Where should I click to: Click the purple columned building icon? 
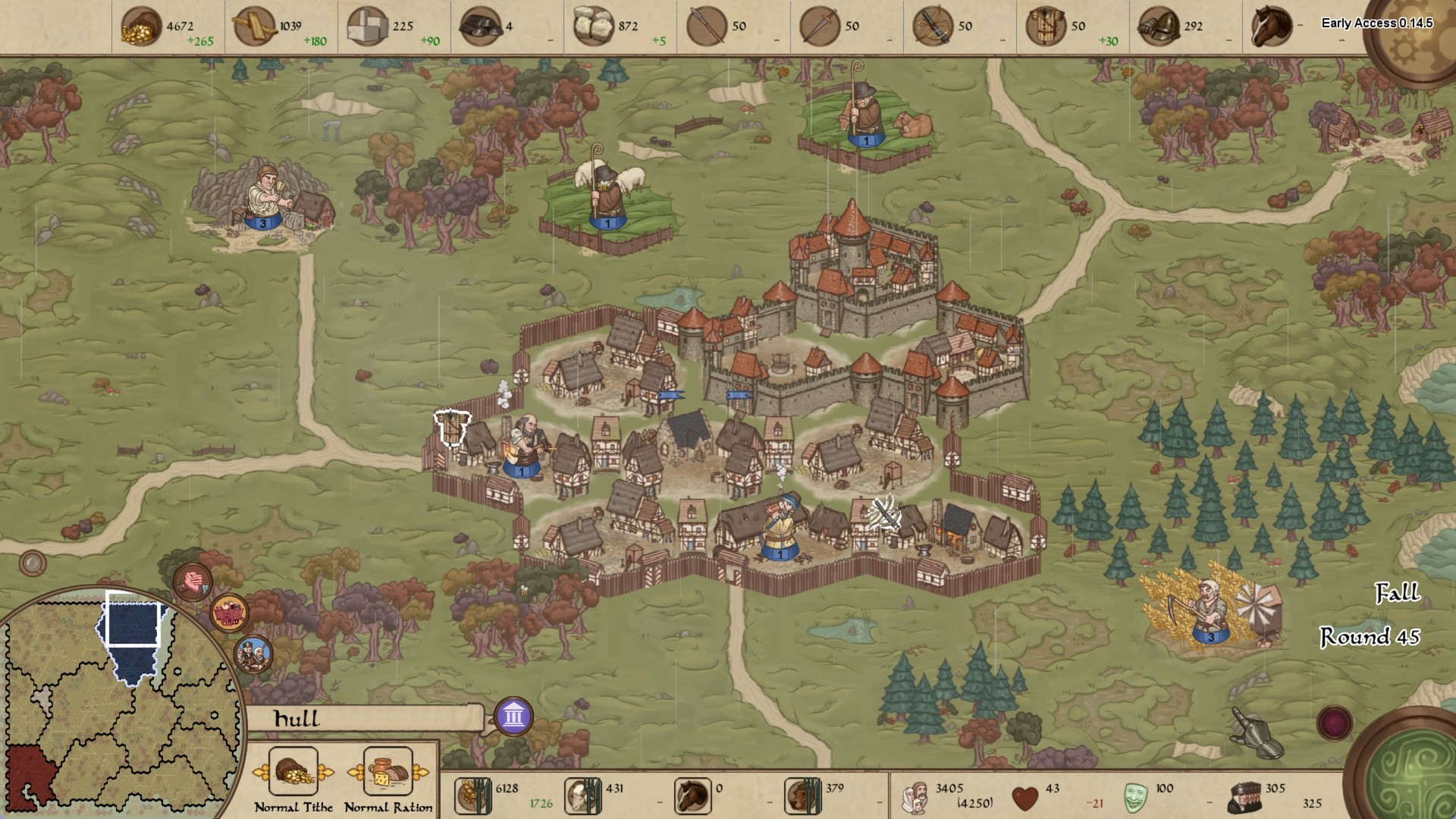pyautogui.click(x=513, y=716)
